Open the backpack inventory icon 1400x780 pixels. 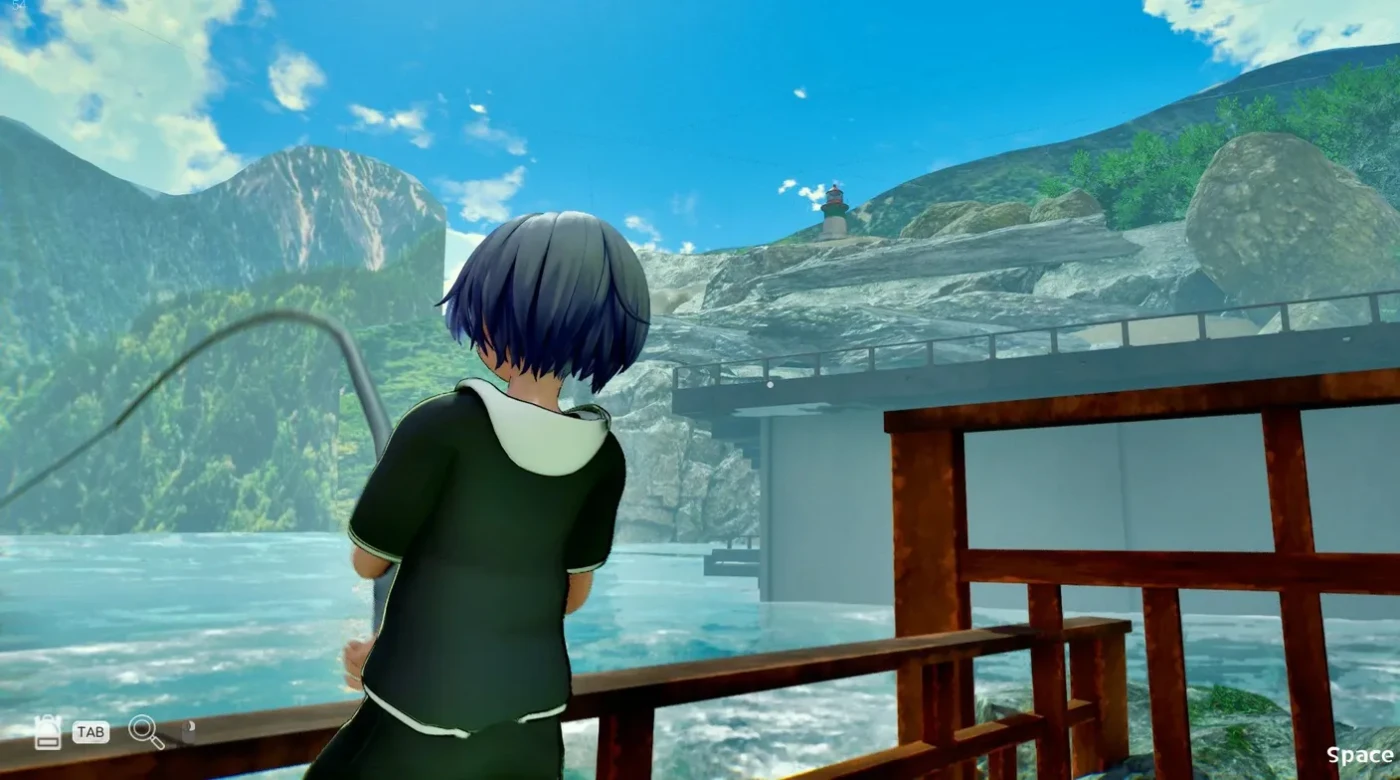click(x=47, y=732)
